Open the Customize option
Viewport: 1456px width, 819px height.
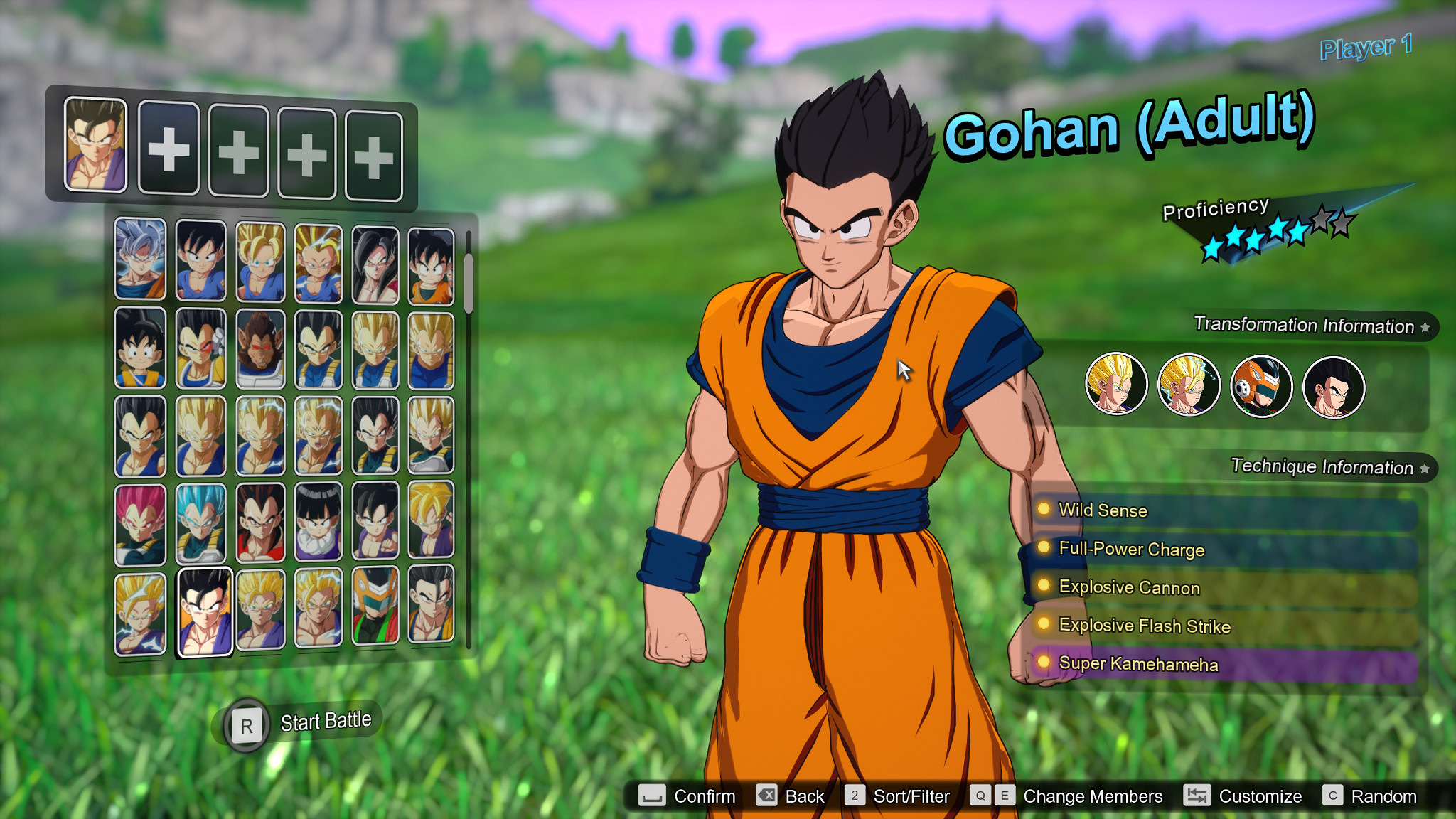point(1259,796)
